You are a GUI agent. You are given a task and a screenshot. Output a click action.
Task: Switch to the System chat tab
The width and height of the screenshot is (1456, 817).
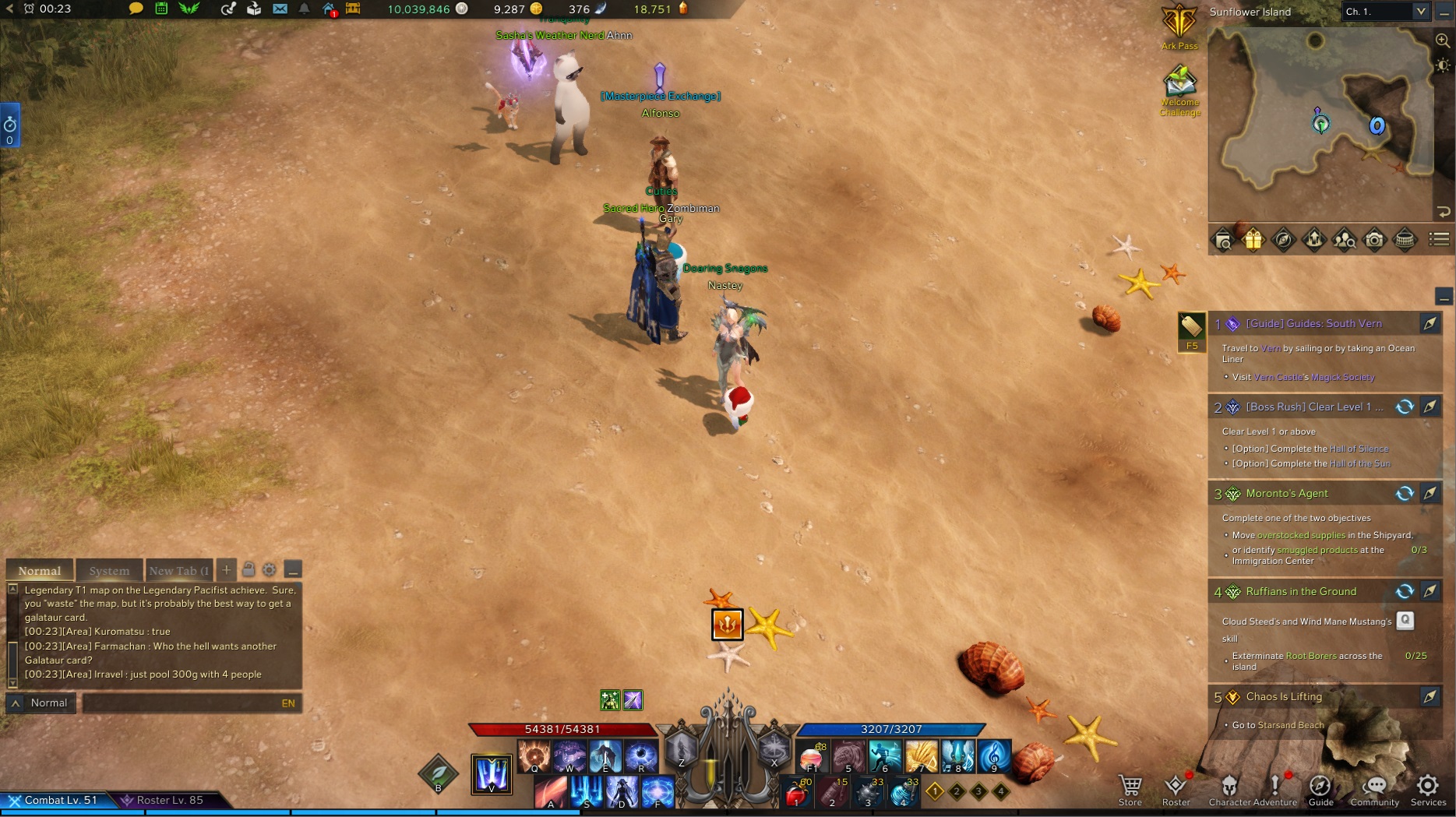tap(109, 571)
